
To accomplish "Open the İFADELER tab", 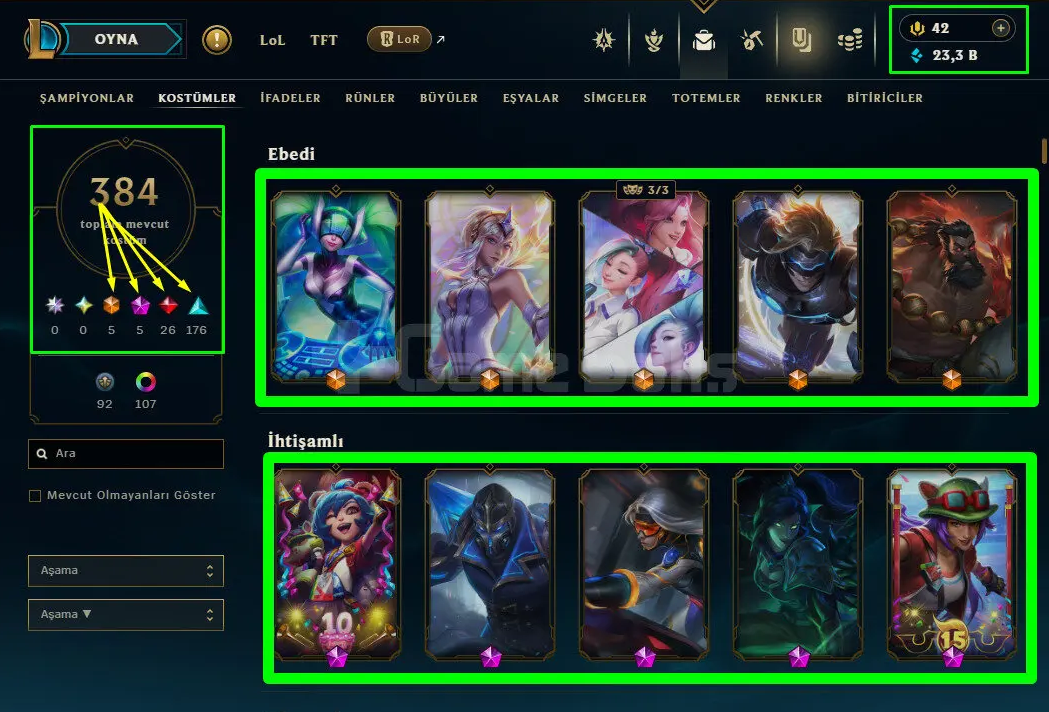I will (290, 98).
